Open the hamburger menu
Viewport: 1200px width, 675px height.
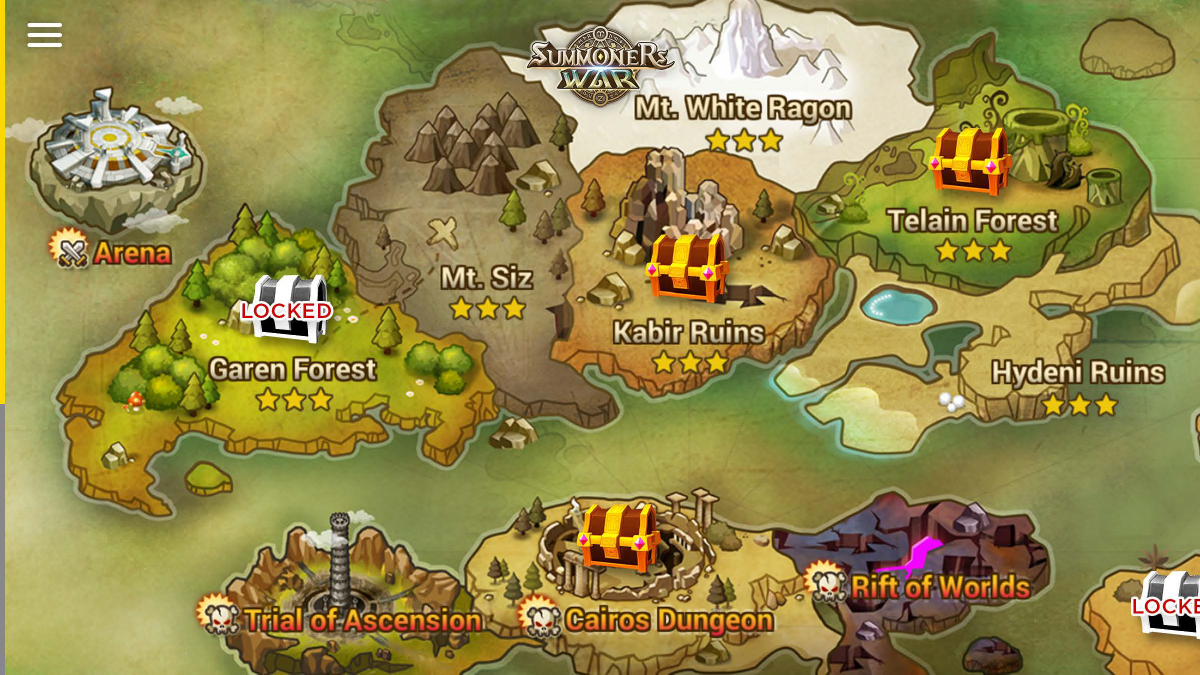point(45,35)
